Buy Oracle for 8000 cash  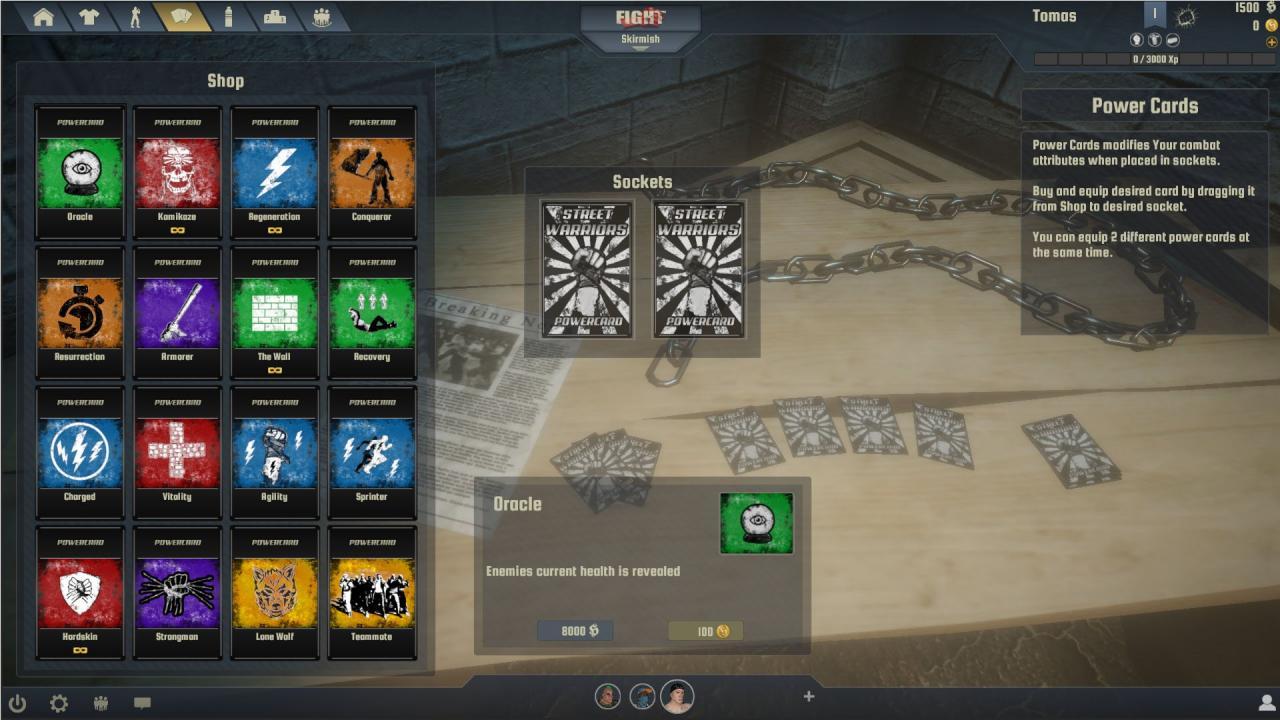pos(575,631)
